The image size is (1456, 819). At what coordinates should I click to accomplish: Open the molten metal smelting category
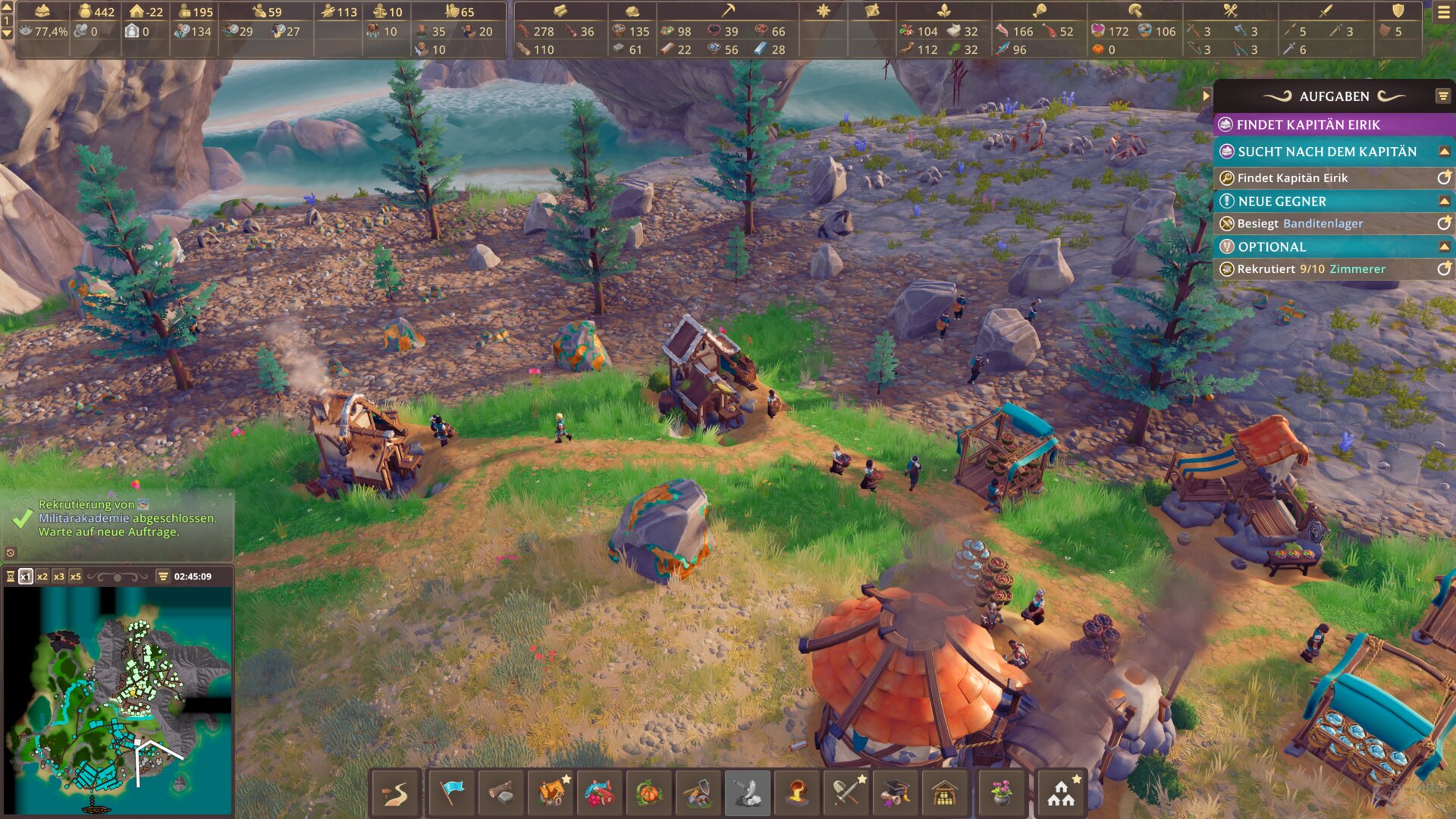796,793
